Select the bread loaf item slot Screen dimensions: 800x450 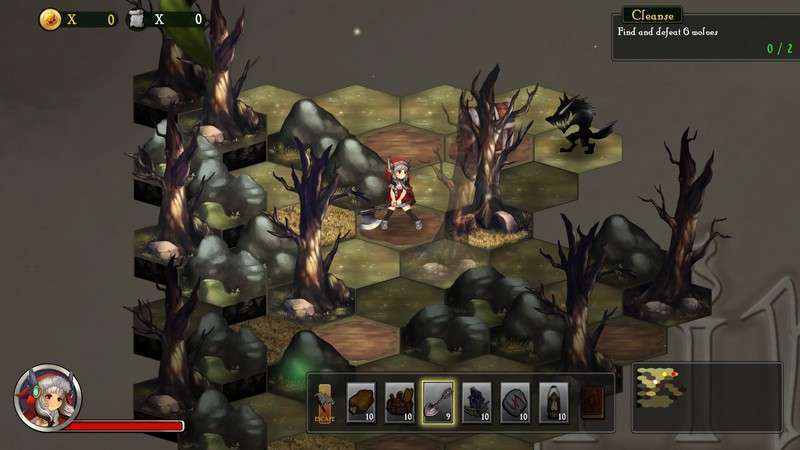click(361, 402)
